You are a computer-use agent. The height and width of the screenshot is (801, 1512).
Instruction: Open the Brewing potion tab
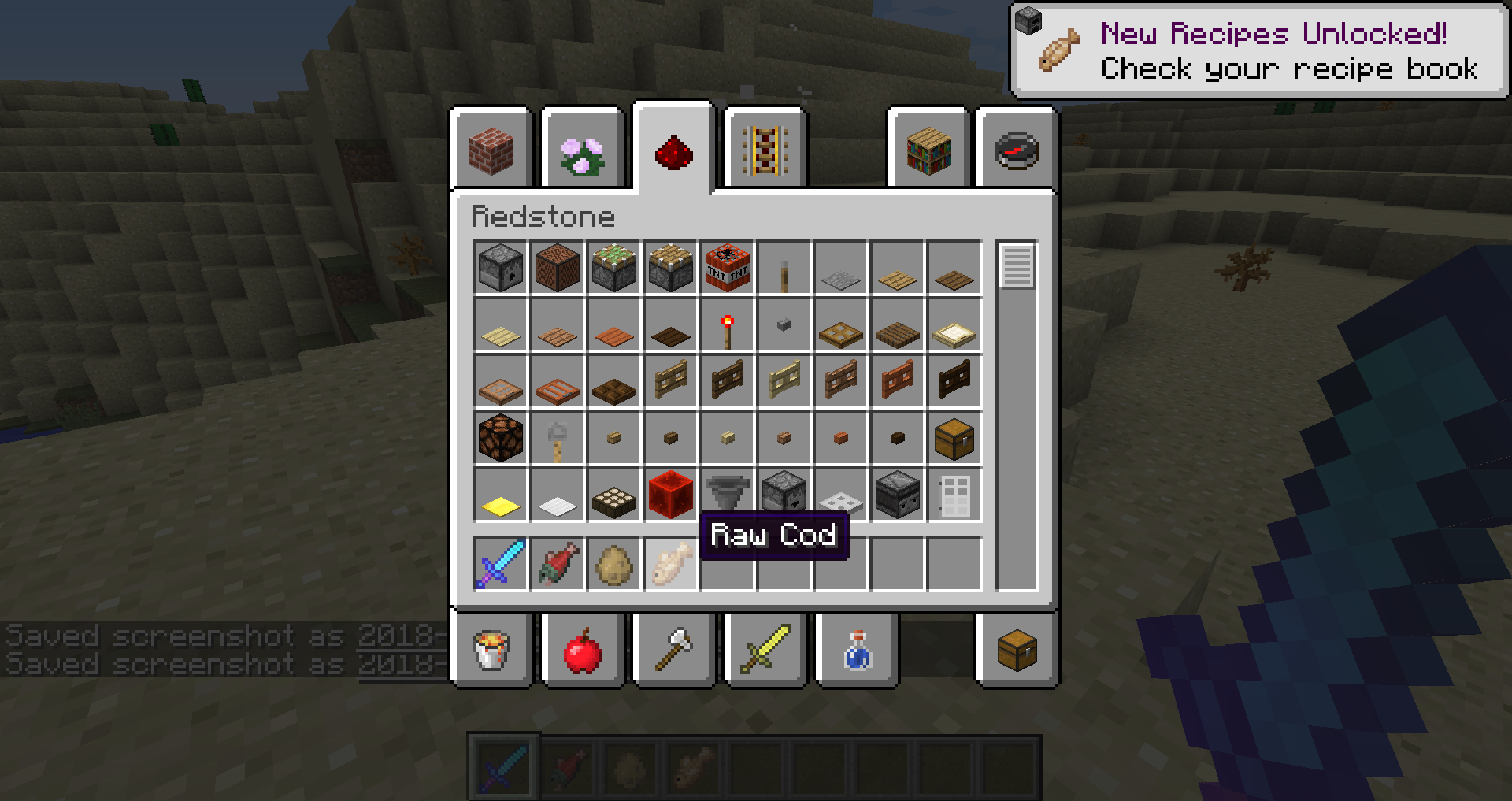[857, 651]
